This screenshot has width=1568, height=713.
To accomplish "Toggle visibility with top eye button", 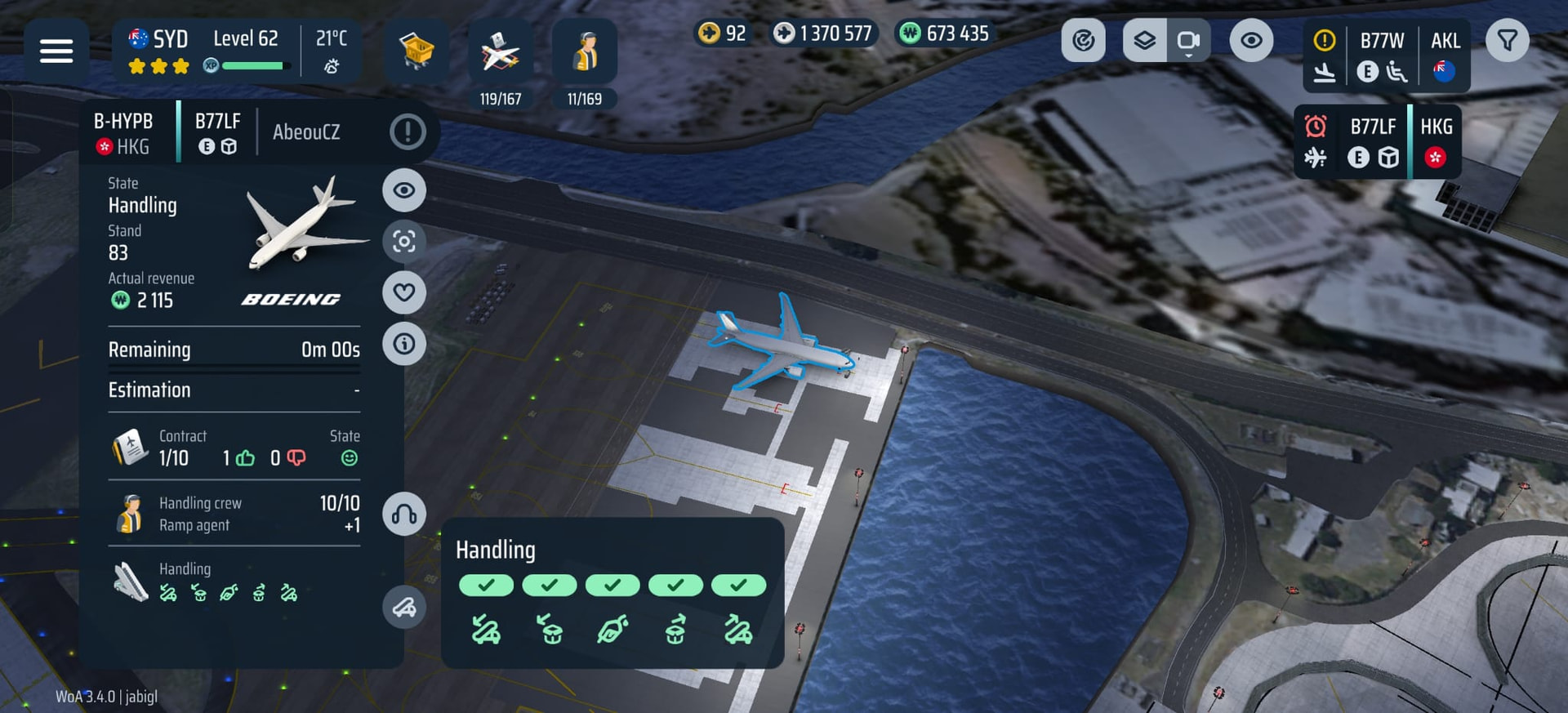I will [x=1251, y=41].
